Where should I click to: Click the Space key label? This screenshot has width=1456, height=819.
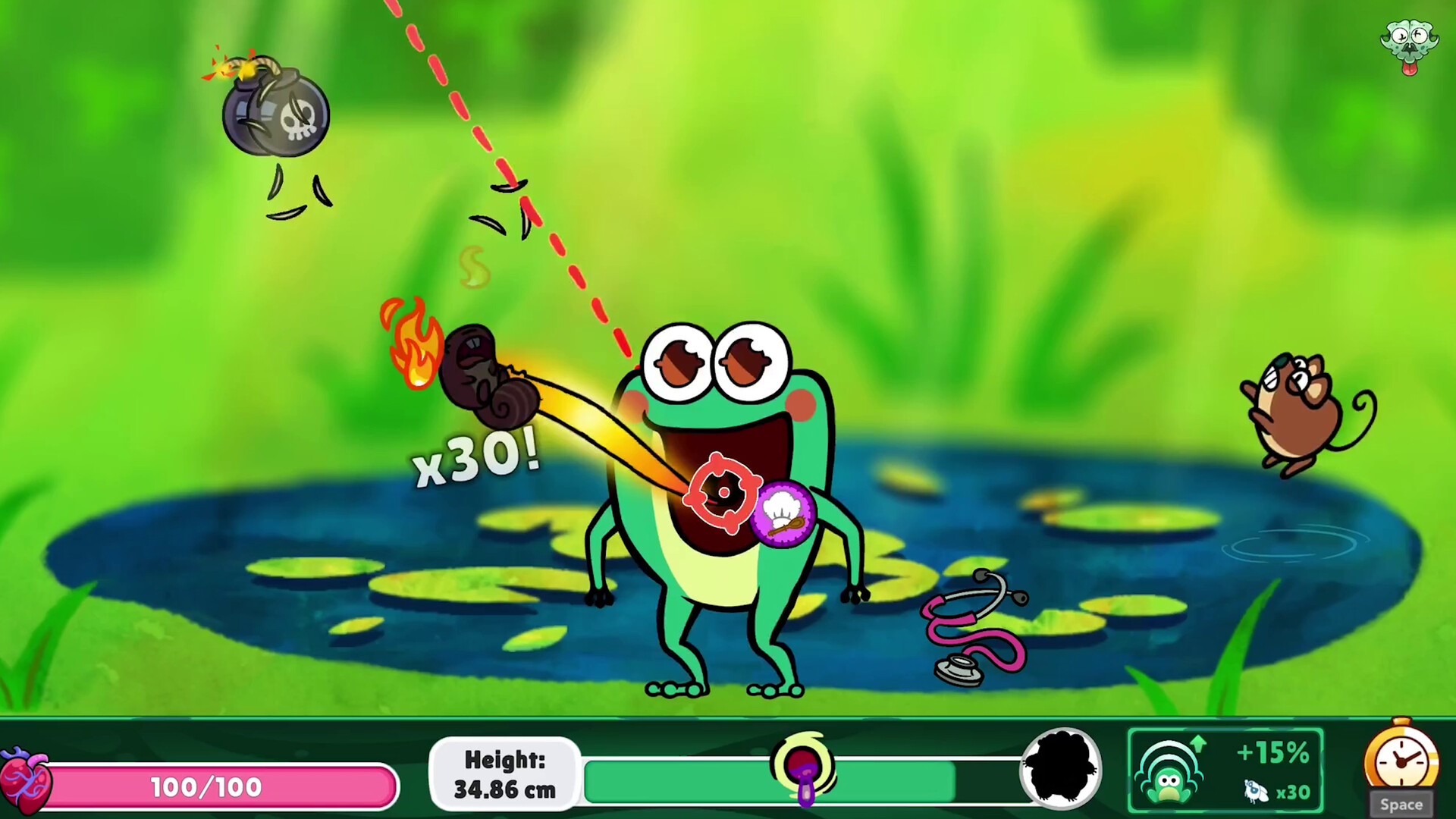point(1401,804)
